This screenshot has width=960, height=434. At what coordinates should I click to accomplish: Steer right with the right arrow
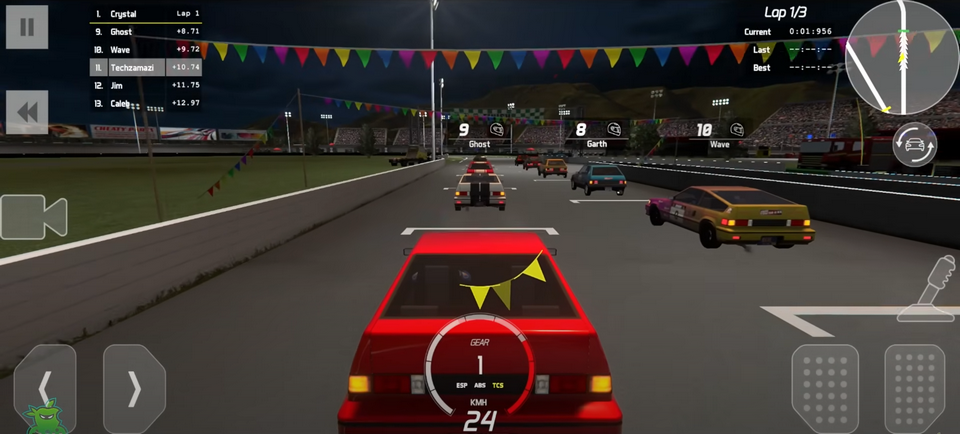pyautogui.click(x=134, y=388)
